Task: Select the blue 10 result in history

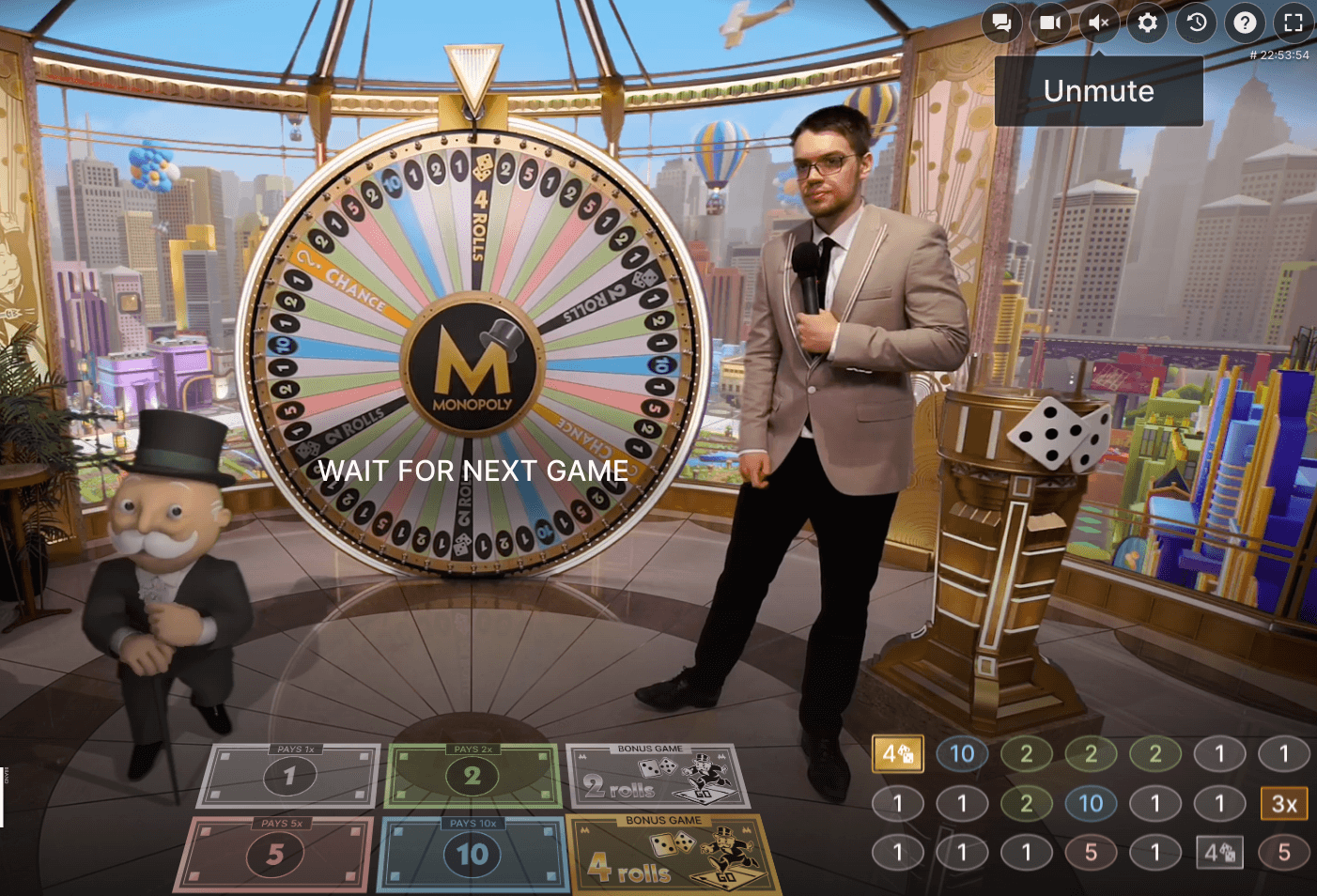Action: [x=961, y=752]
